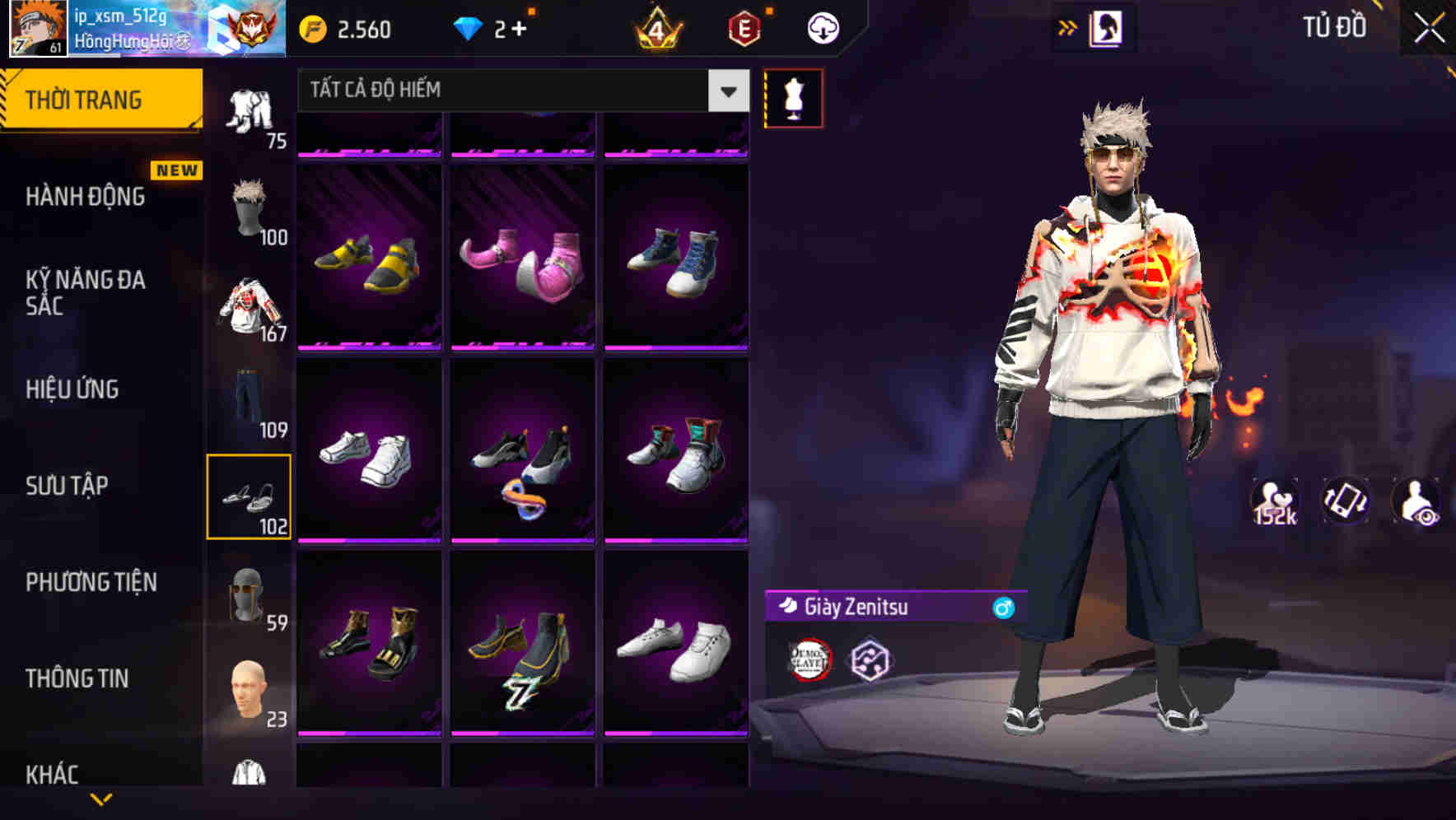Click the profile card icon near top right
This screenshot has width=1456, height=820.
[x=1105, y=26]
